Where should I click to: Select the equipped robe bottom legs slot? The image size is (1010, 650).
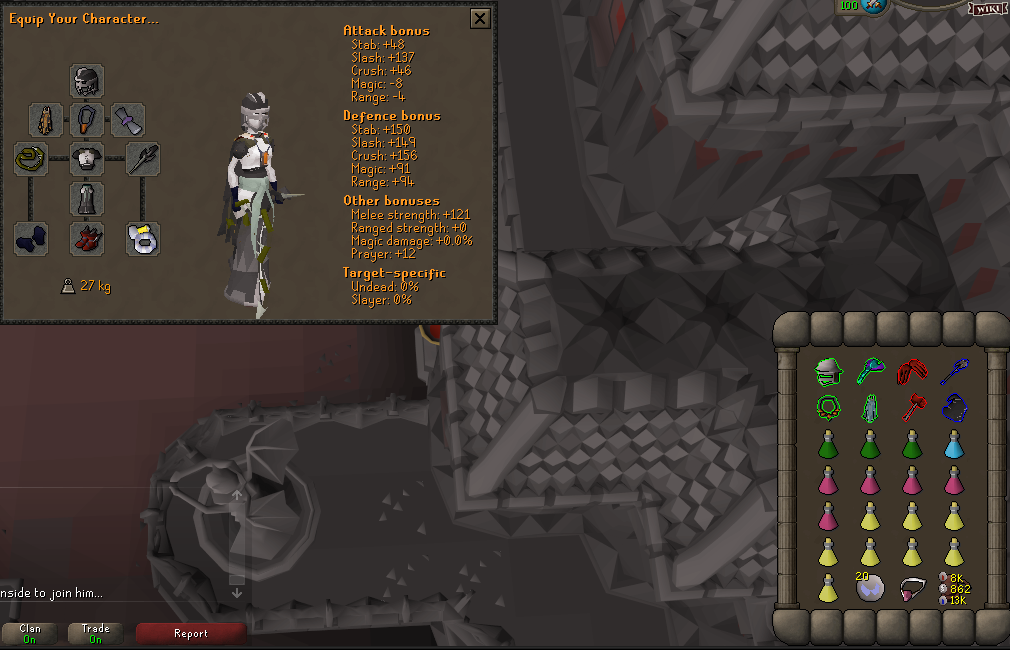coord(88,199)
